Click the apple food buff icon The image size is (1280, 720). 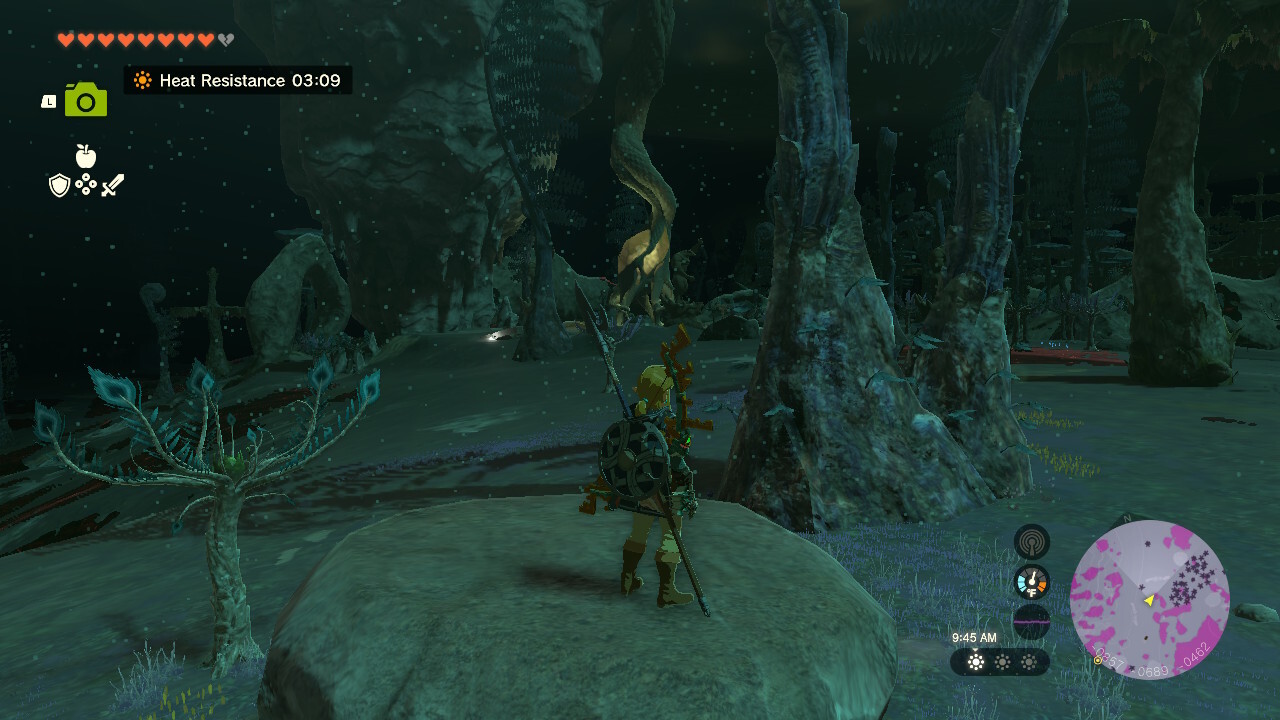point(85,158)
